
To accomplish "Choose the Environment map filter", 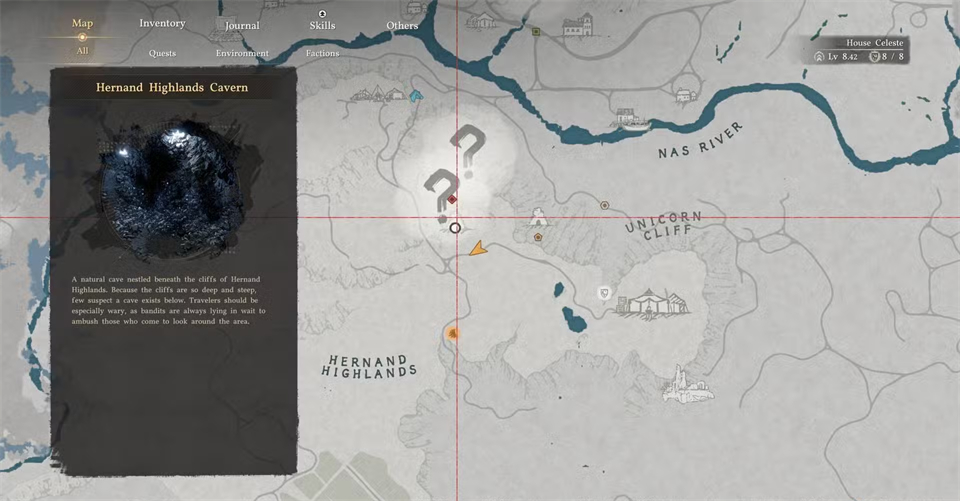I will [x=242, y=53].
